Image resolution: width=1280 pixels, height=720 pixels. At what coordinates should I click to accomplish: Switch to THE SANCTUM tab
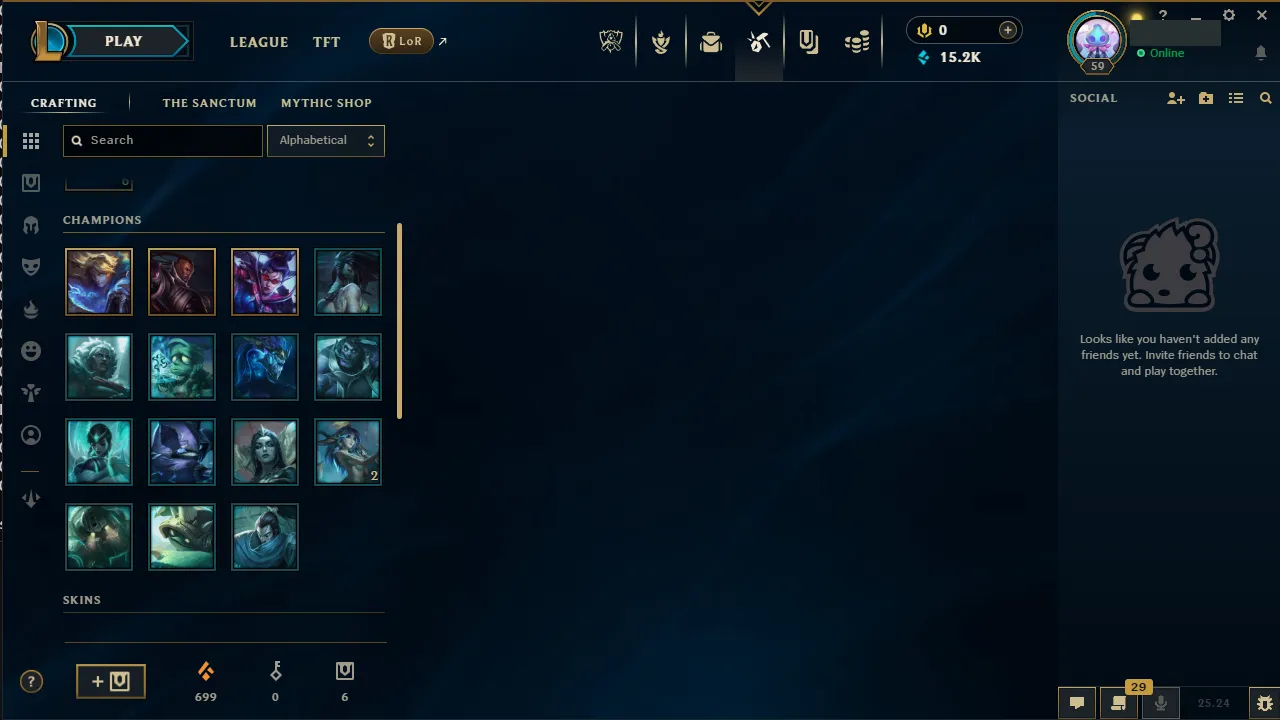click(x=209, y=103)
